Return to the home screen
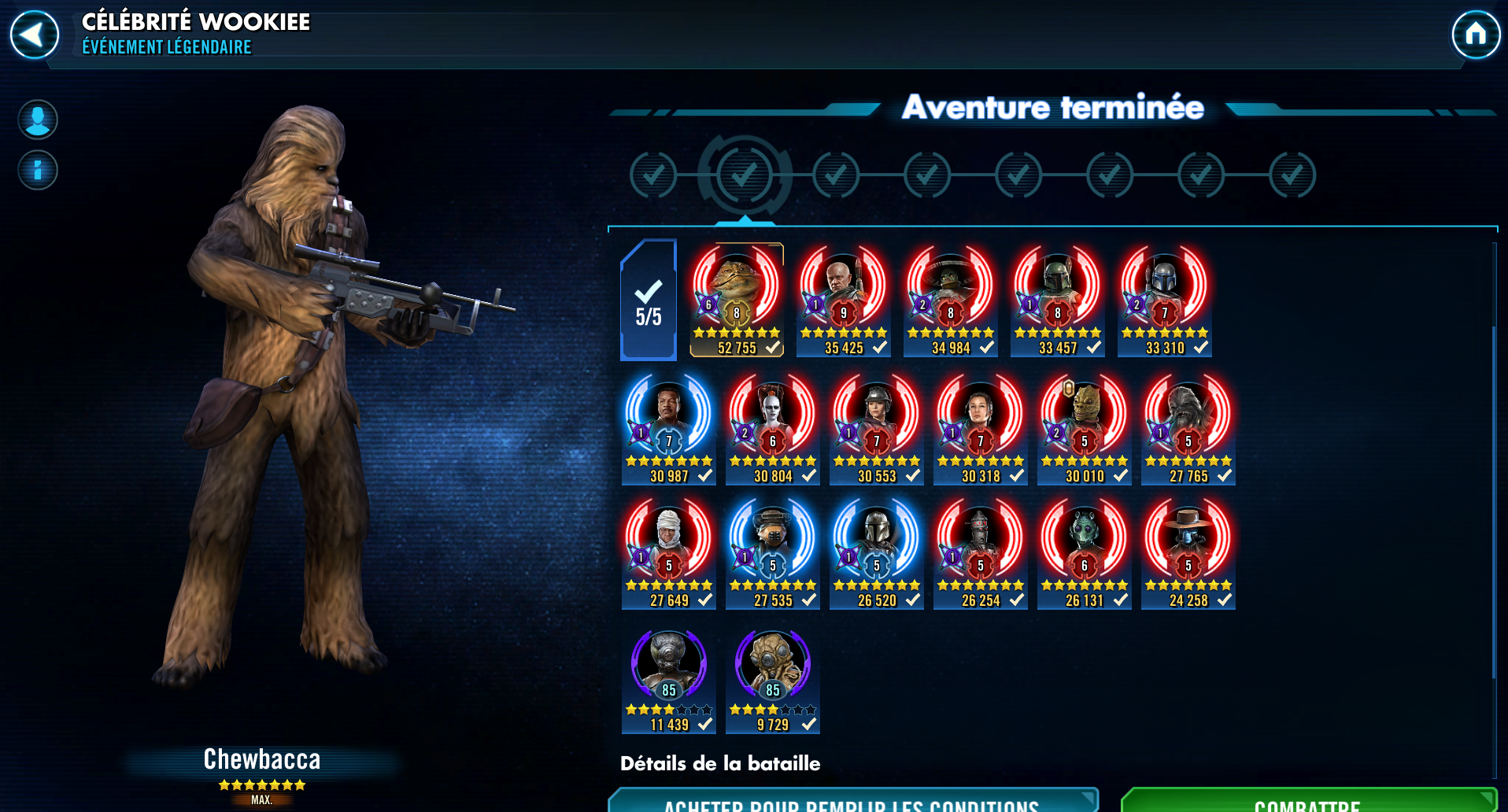The image size is (1508, 812). (x=1475, y=35)
